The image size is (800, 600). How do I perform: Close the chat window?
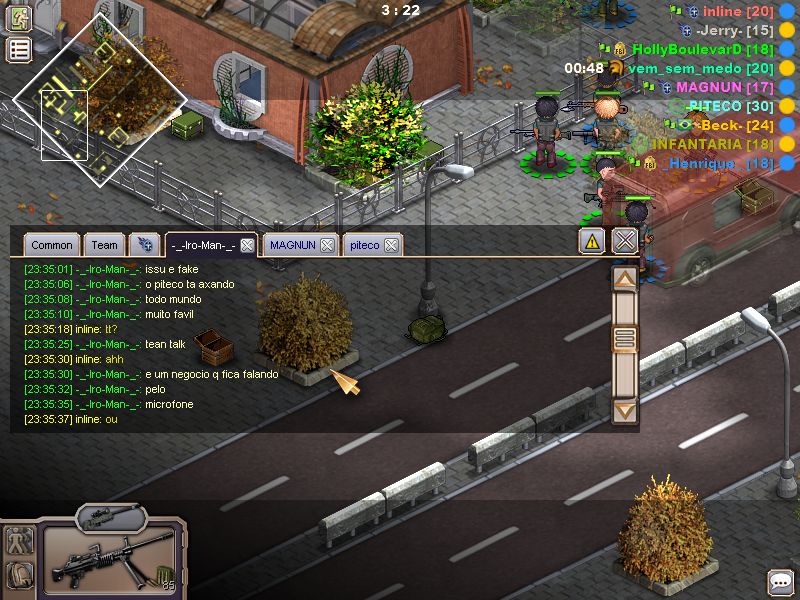625,241
